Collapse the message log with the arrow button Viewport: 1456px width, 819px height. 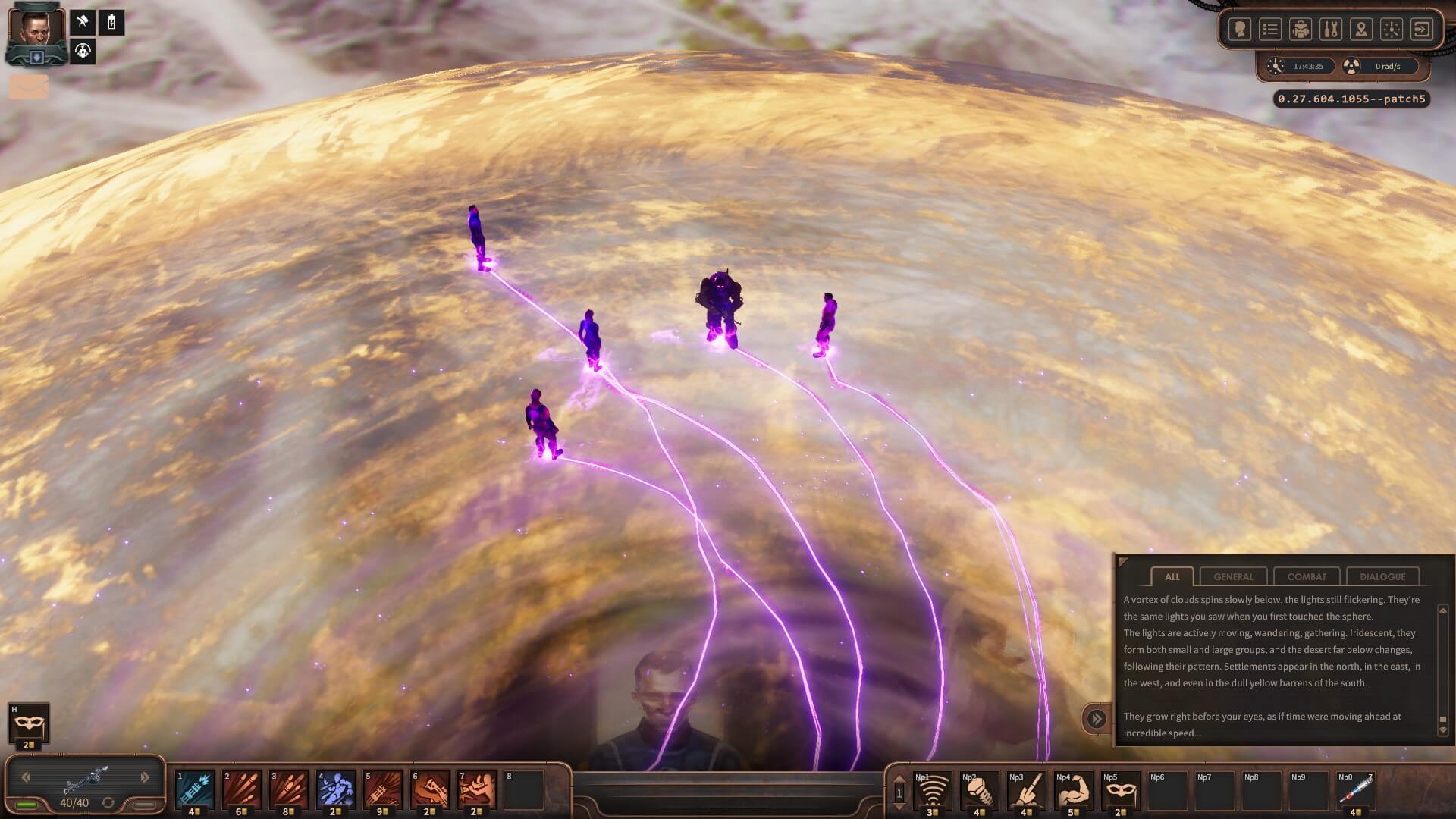tap(1096, 718)
